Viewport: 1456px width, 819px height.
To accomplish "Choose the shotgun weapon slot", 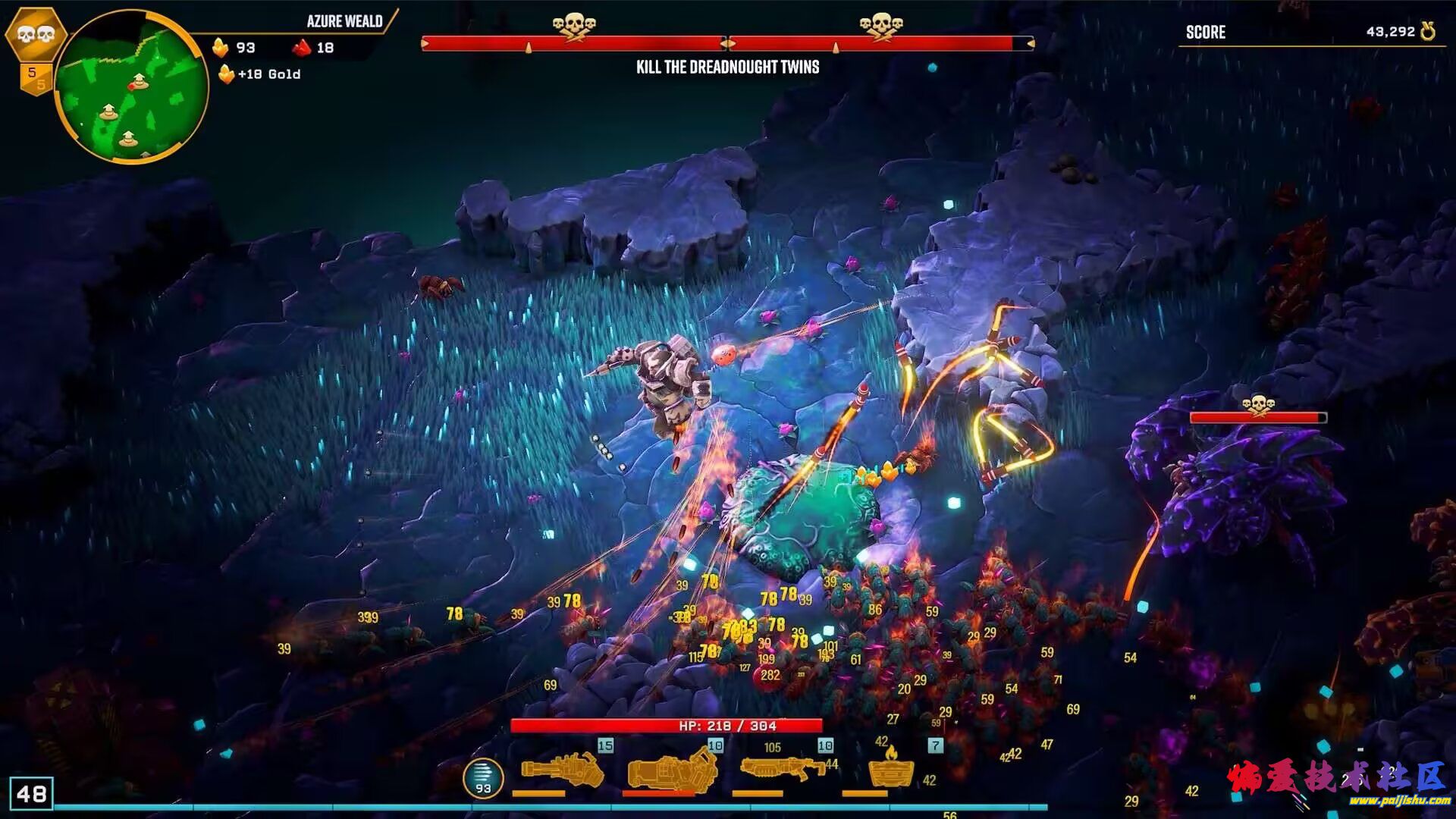I will tap(781, 769).
